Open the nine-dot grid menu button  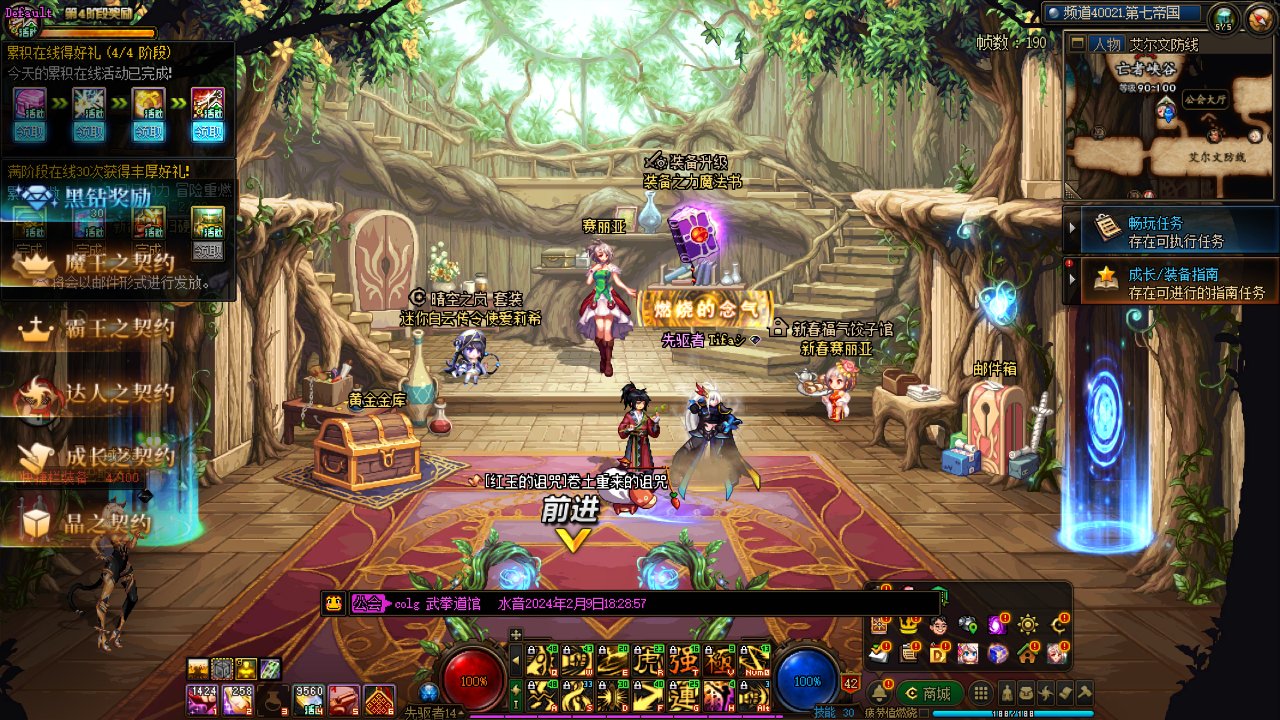[981, 693]
